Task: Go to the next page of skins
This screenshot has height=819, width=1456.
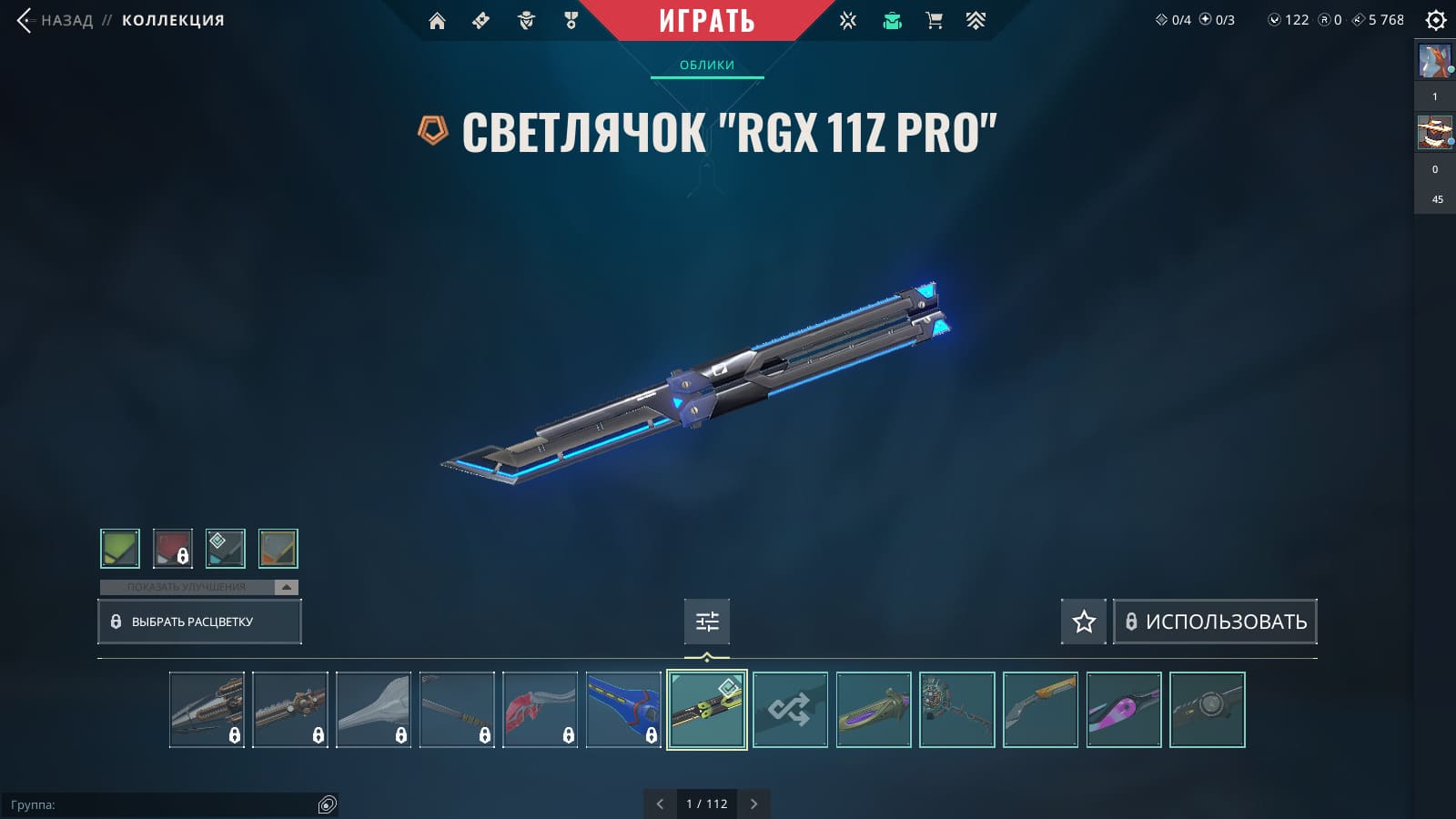Action: coord(753,804)
